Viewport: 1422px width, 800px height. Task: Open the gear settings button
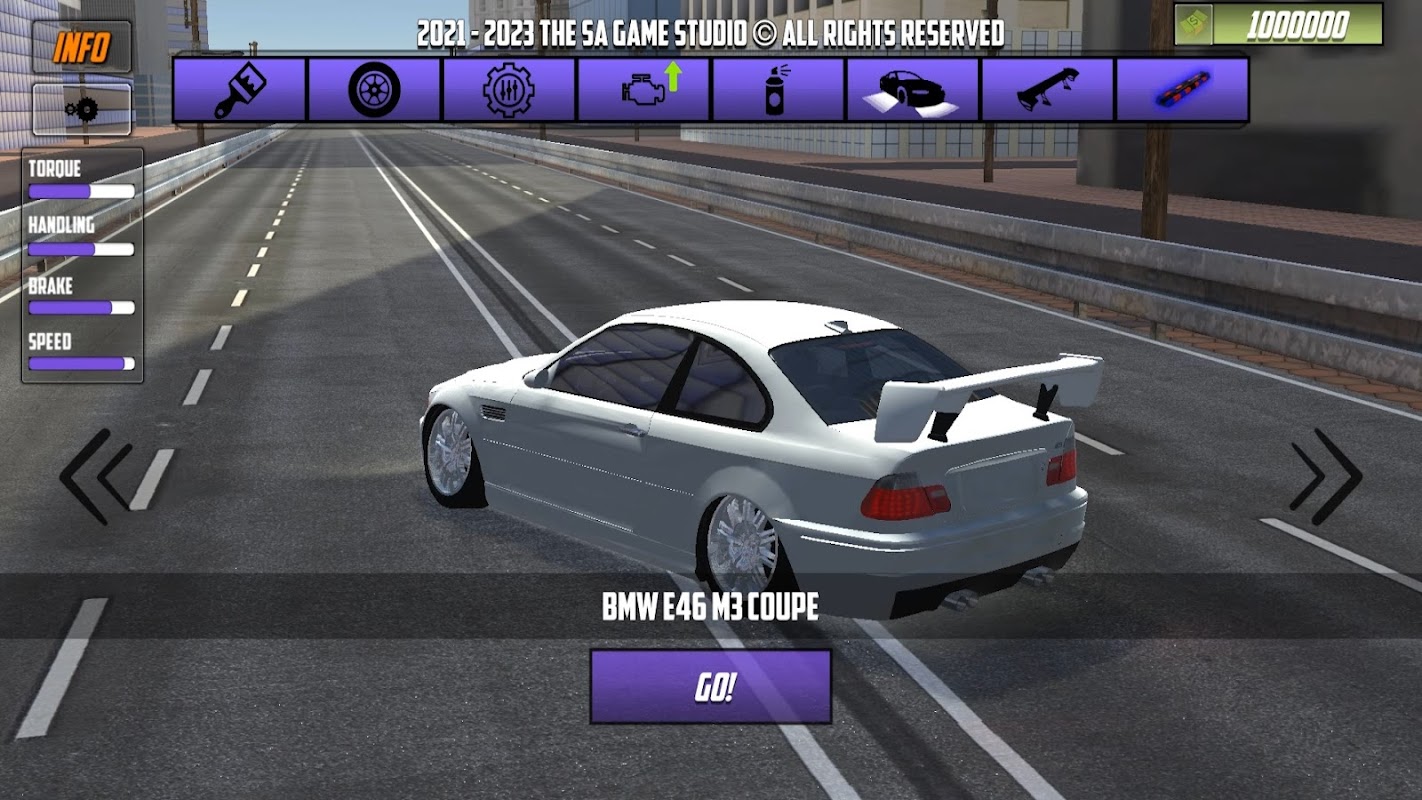(81, 109)
